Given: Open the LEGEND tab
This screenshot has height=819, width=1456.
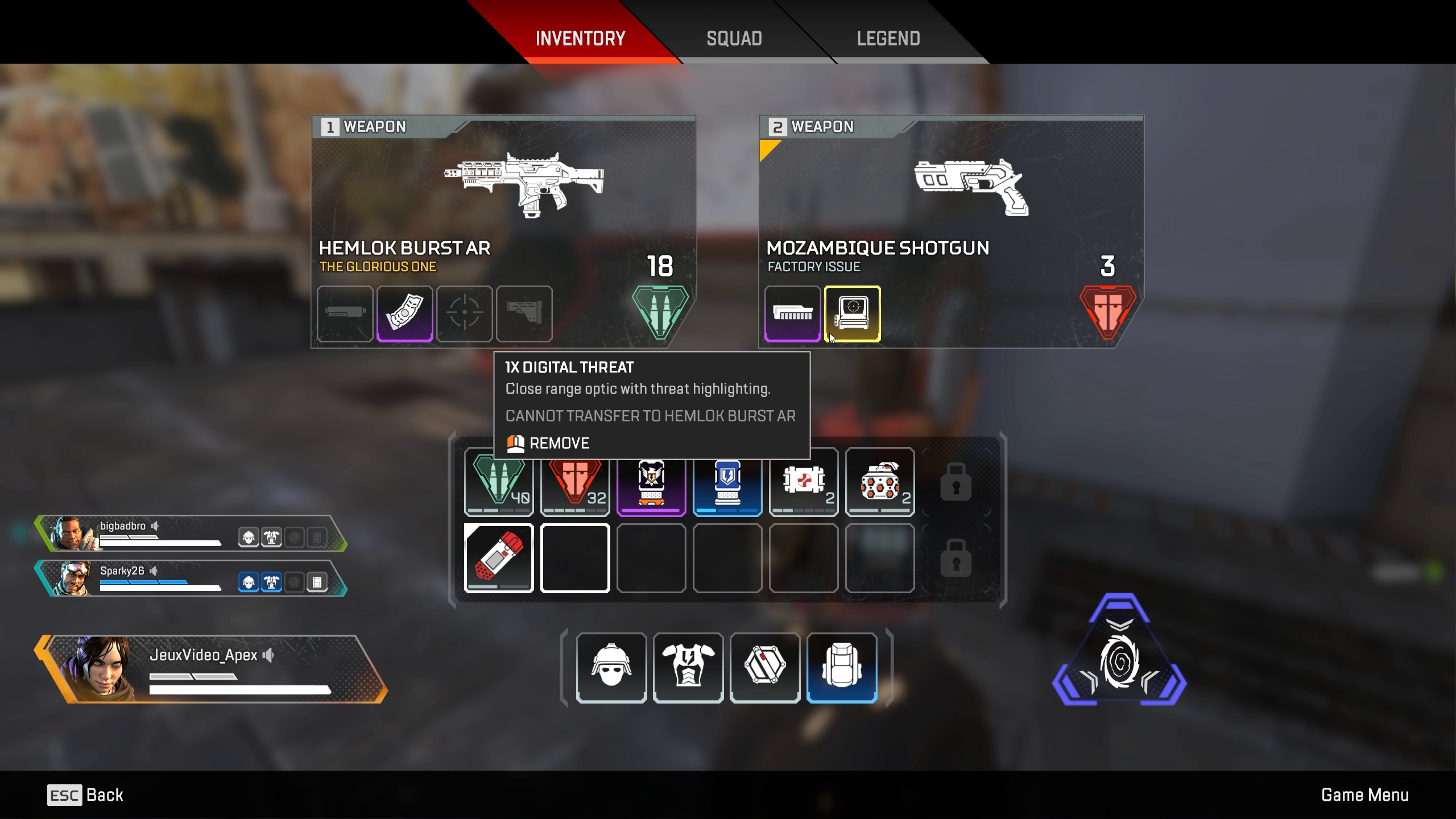Looking at the screenshot, I should click(x=888, y=38).
